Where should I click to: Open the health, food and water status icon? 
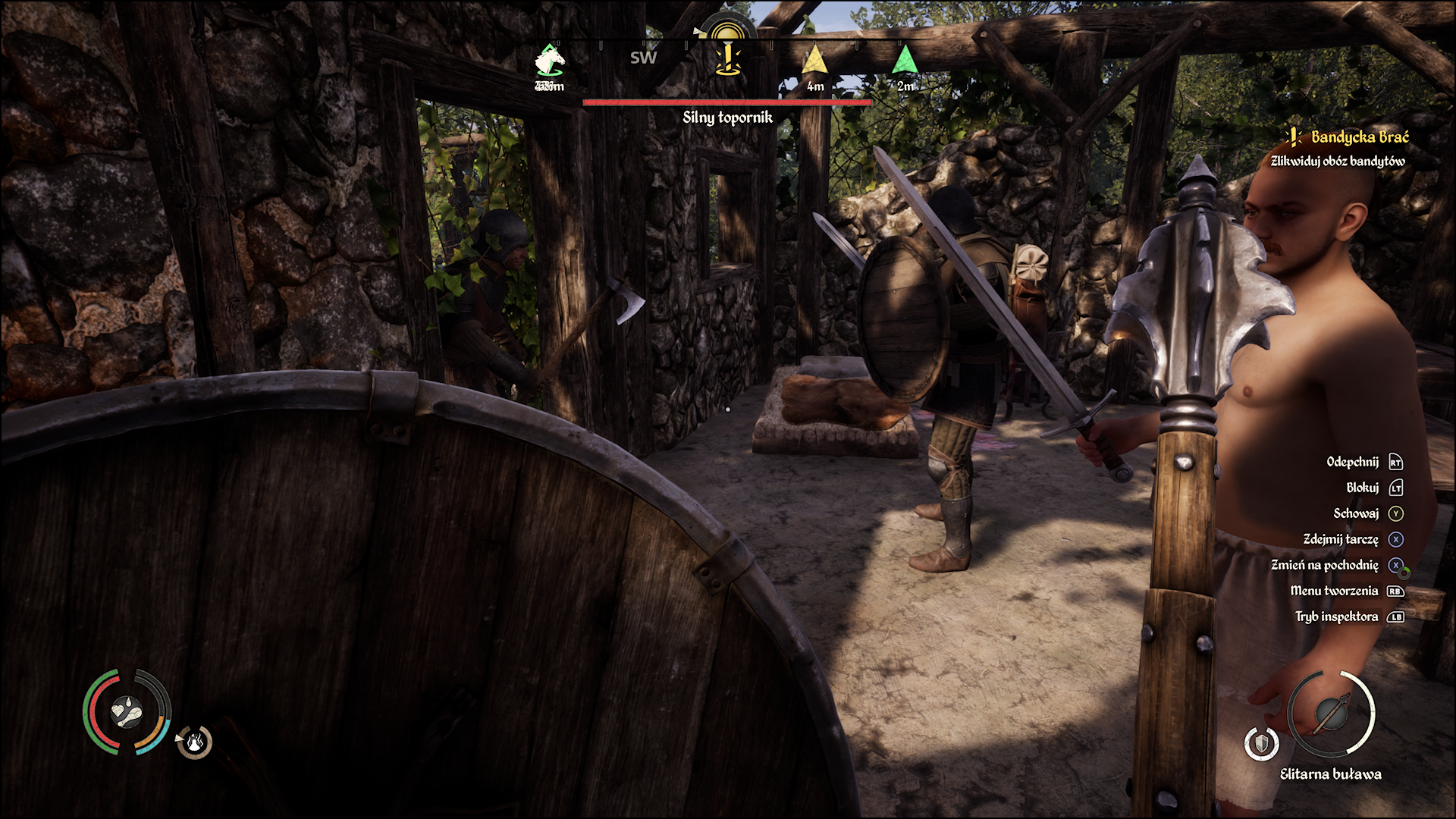coord(127,712)
